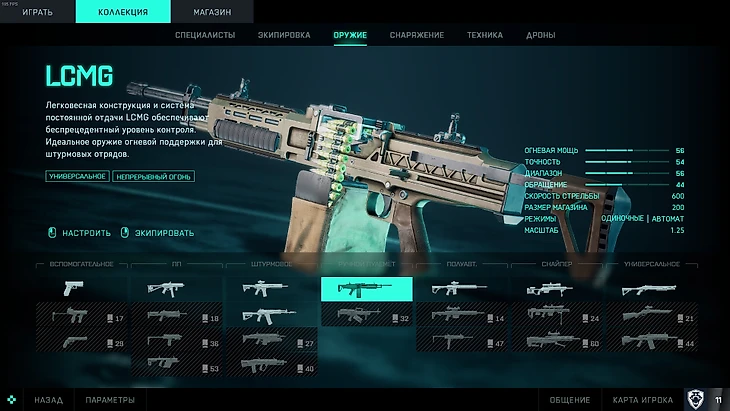Select the unlocked pistol under ВСПОМОГАТЕЛЬНОЕ
This screenshot has height=411, width=730.
point(81,289)
